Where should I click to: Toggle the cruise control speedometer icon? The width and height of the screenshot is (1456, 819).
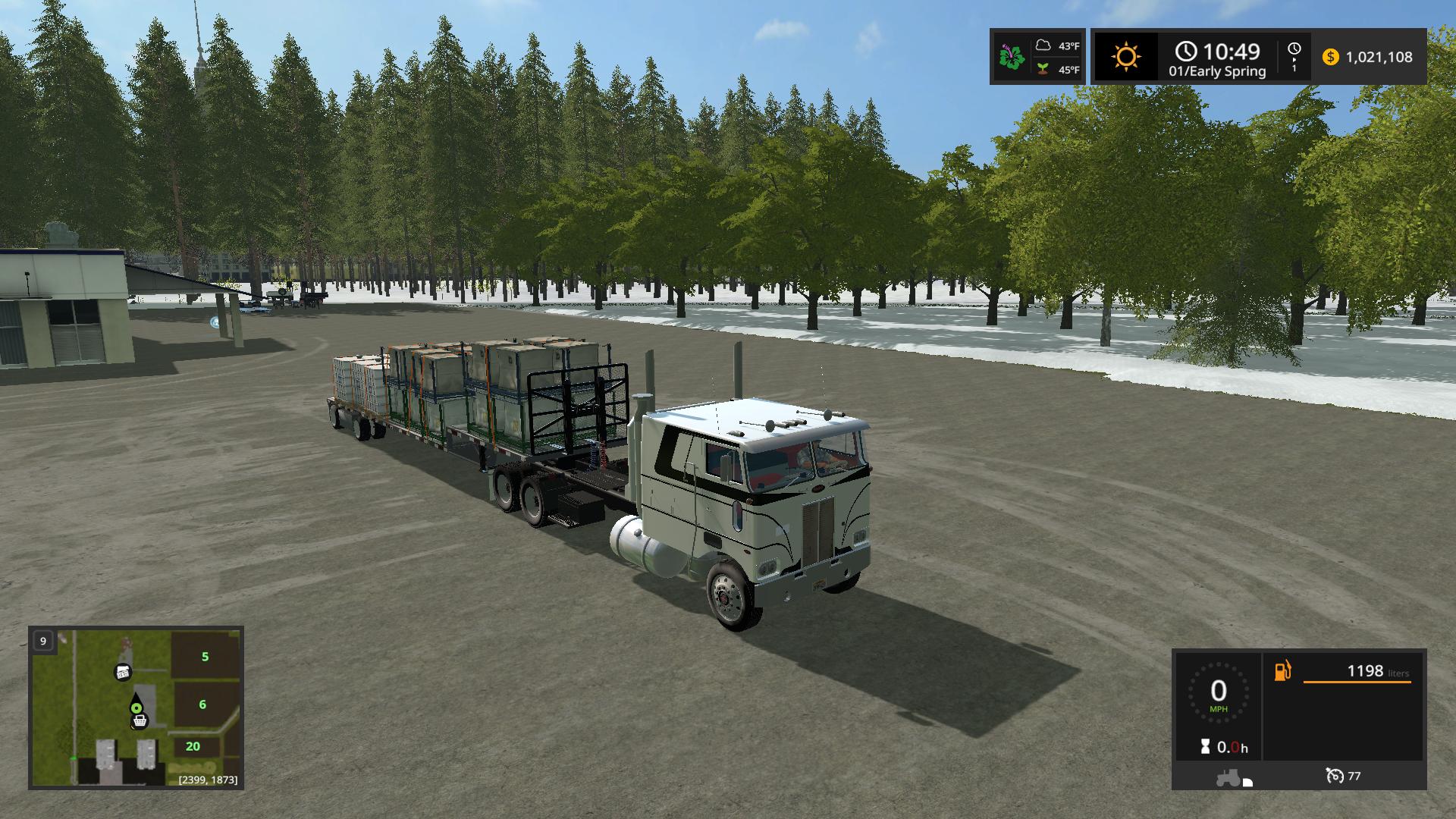[x=1334, y=776]
